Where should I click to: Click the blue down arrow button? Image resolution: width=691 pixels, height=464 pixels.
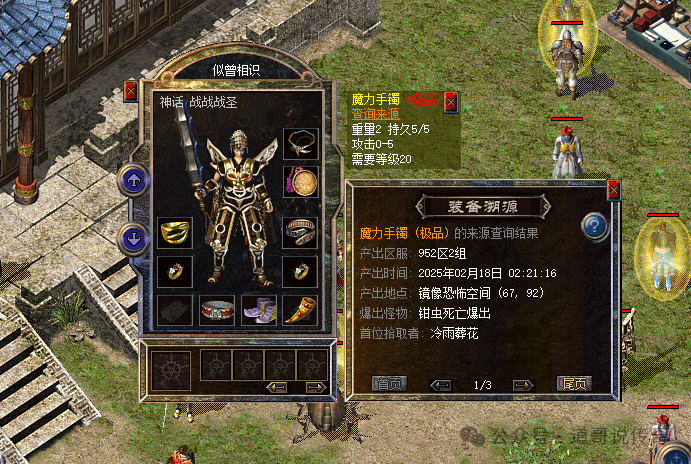tap(133, 239)
